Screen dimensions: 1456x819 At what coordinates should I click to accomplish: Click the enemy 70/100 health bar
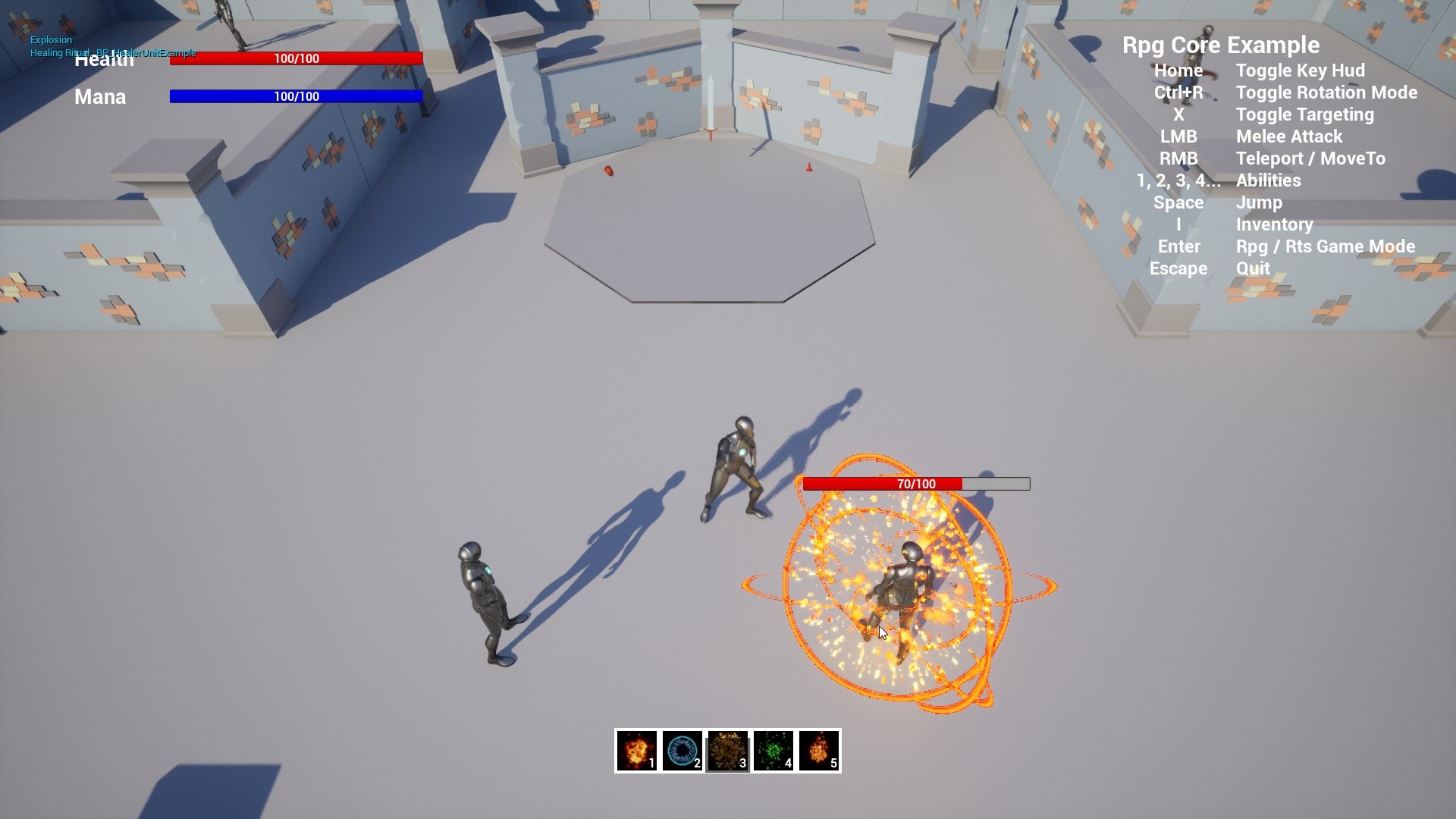(915, 483)
